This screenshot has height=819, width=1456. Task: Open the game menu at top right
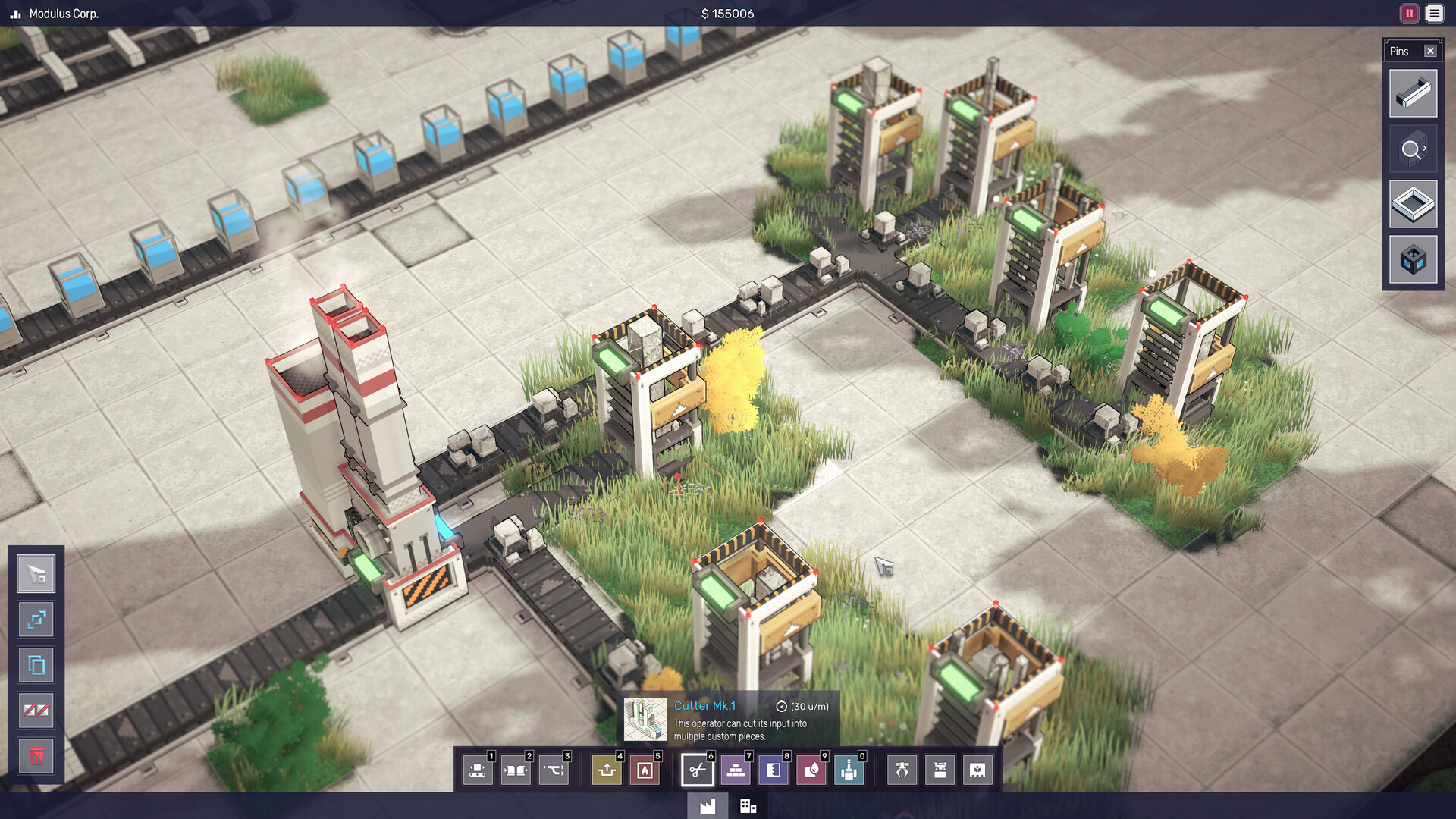point(1435,13)
